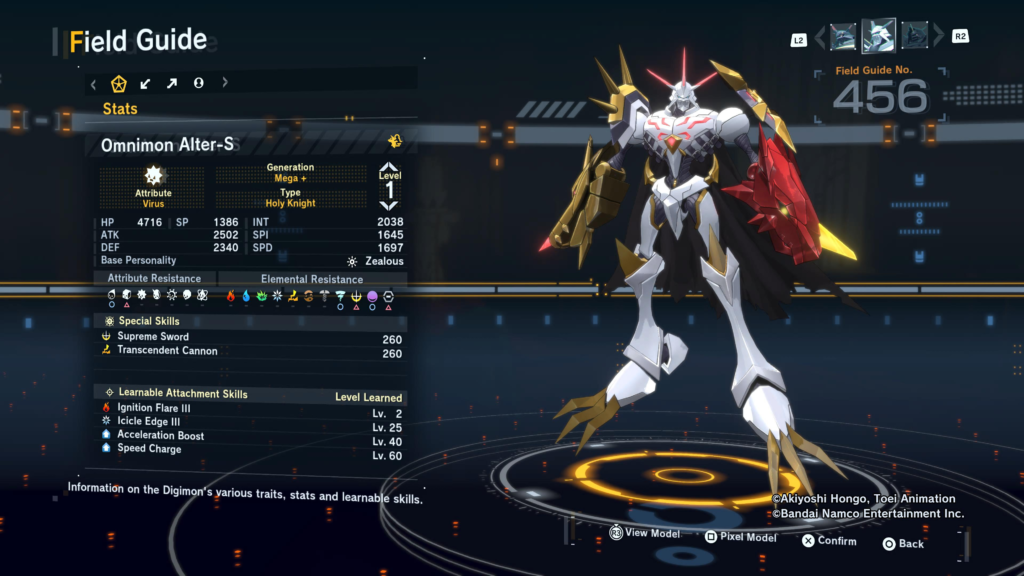Go to next tab with right chevron
This screenshot has width=1024, height=576.
click(x=225, y=83)
